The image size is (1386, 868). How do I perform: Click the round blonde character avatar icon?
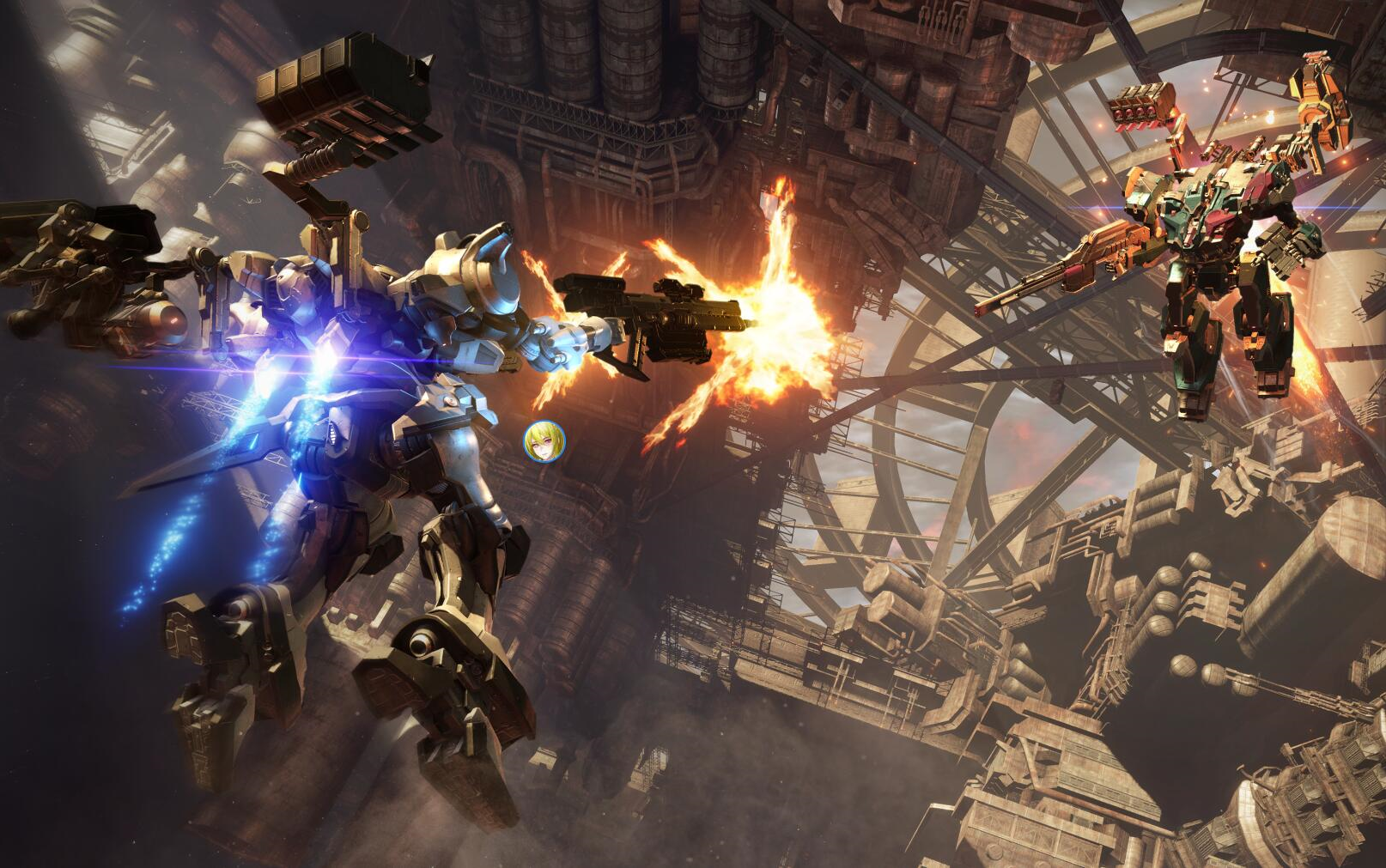click(x=544, y=441)
